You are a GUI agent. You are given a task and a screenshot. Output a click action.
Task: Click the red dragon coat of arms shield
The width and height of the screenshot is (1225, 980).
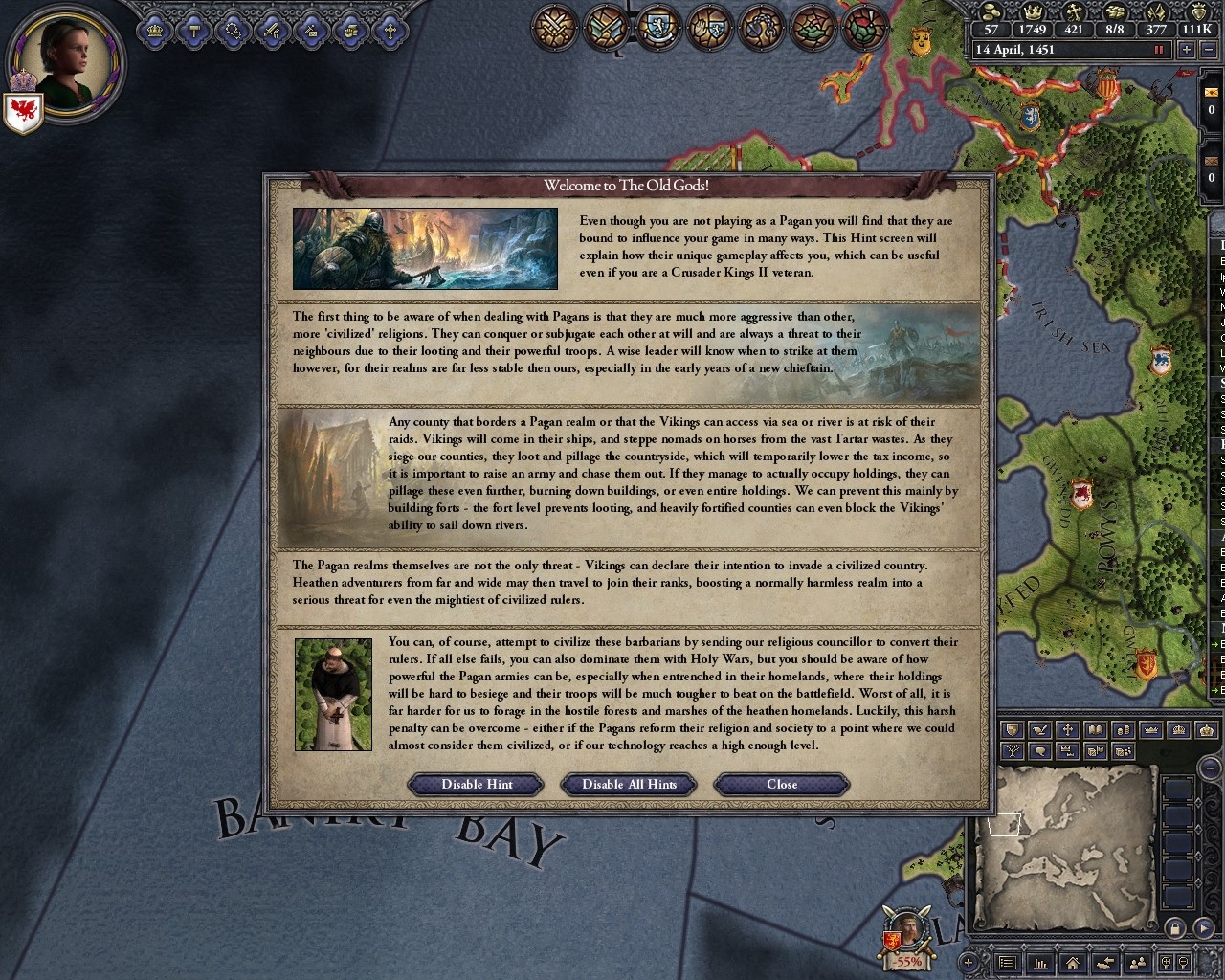(x=22, y=111)
